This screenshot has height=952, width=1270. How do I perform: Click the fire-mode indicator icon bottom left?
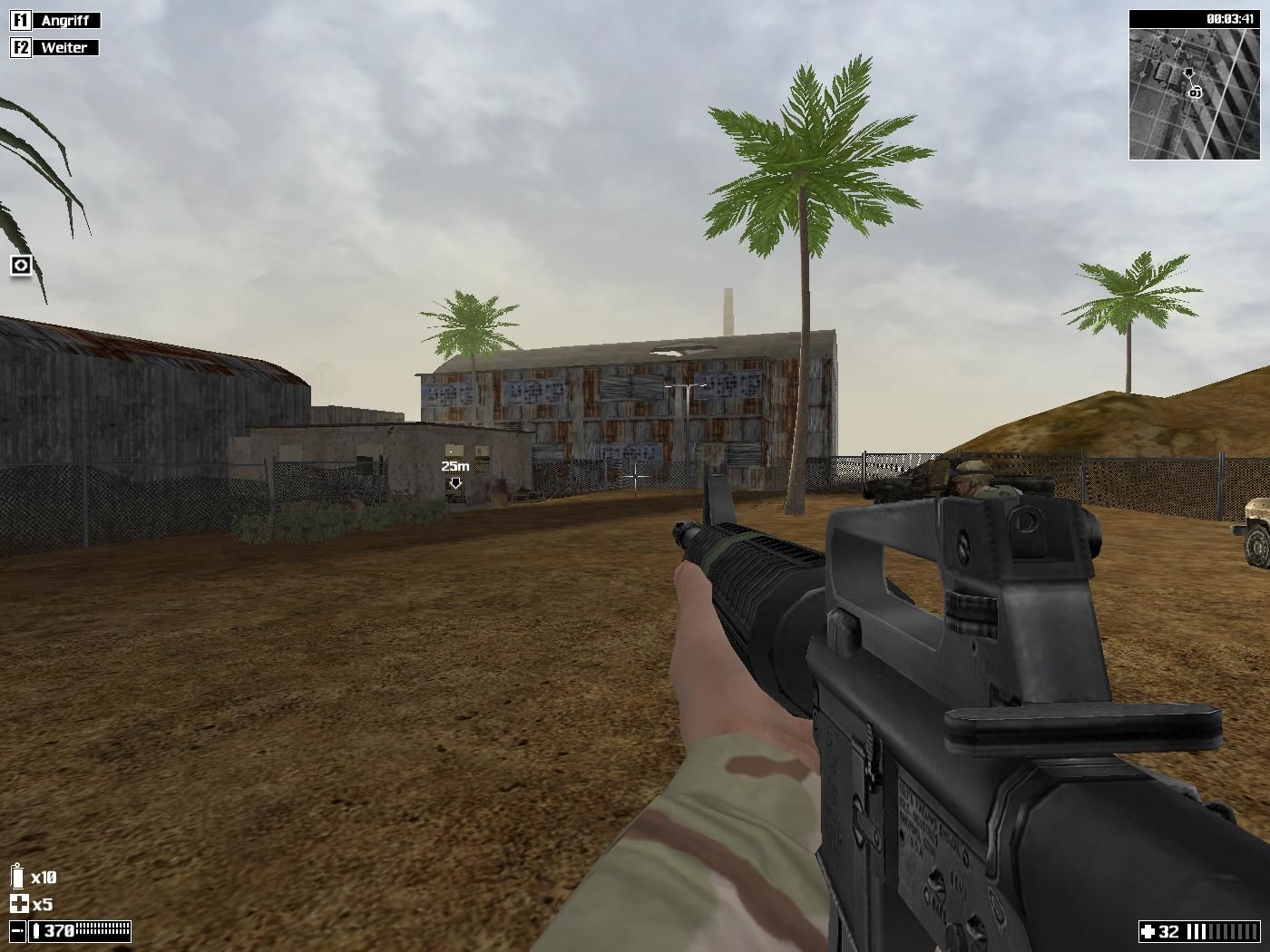click(x=17, y=930)
